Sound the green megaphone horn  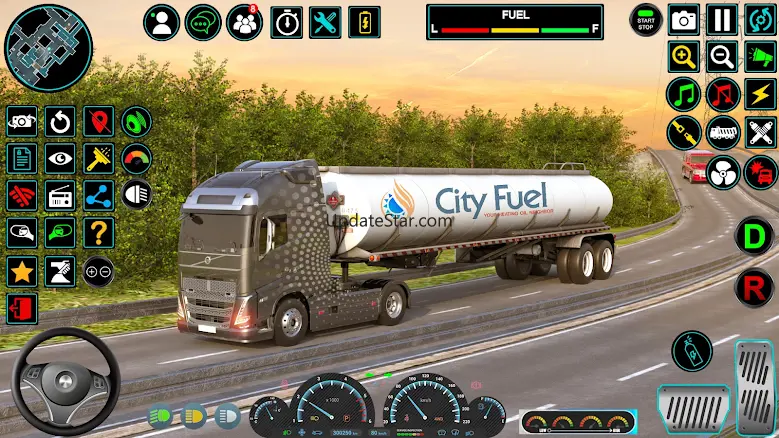(760, 57)
